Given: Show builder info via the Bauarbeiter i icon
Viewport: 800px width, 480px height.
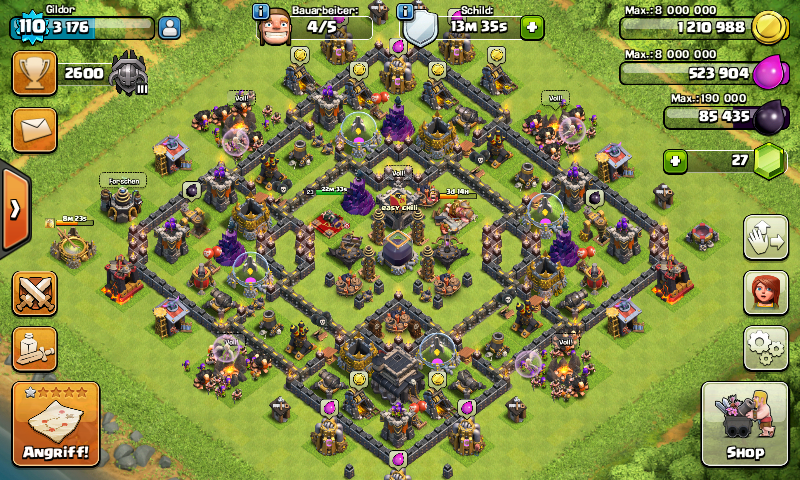Looking at the screenshot, I should click(263, 12).
